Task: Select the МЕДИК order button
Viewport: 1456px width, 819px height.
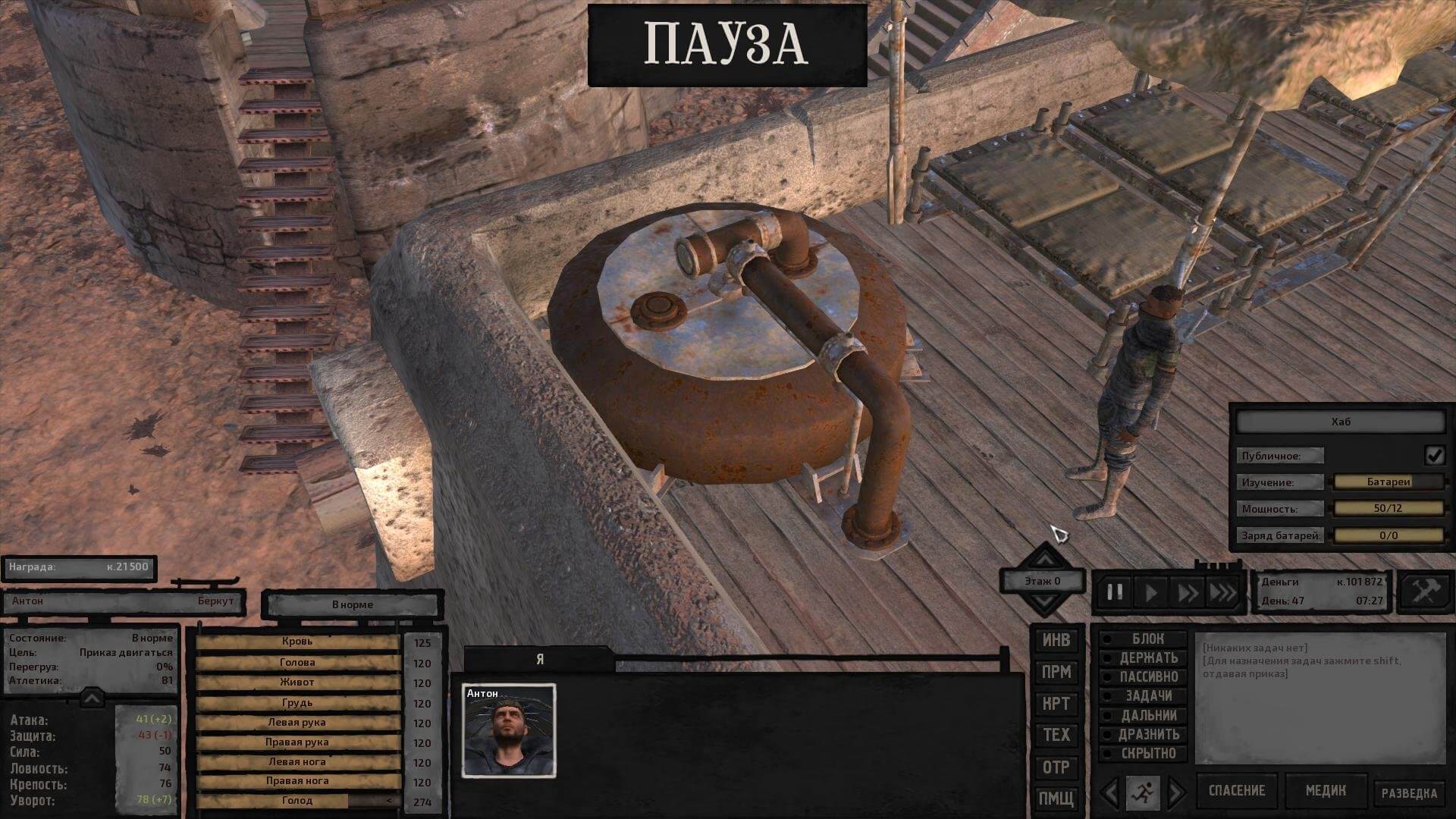Action: tap(1325, 791)
